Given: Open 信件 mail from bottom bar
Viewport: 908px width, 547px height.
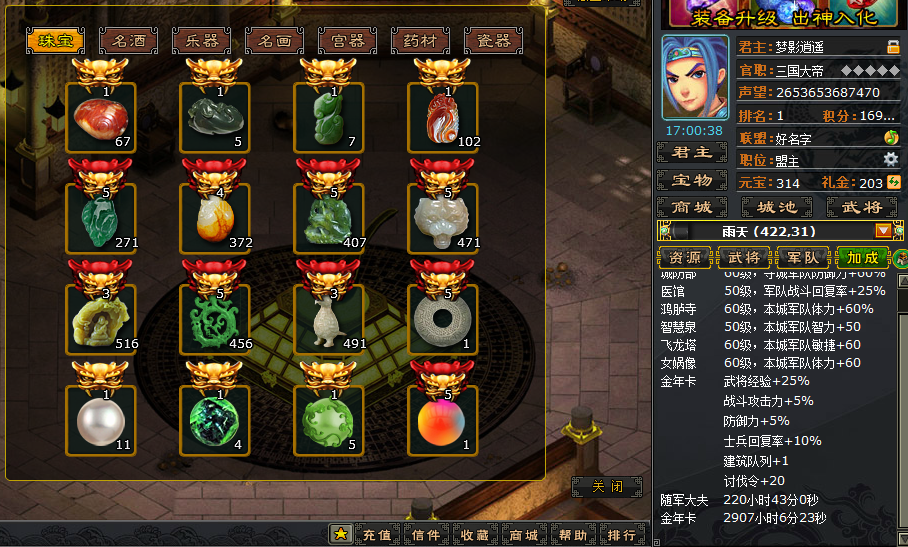Looking at the screenshot, I should (426, 535).
